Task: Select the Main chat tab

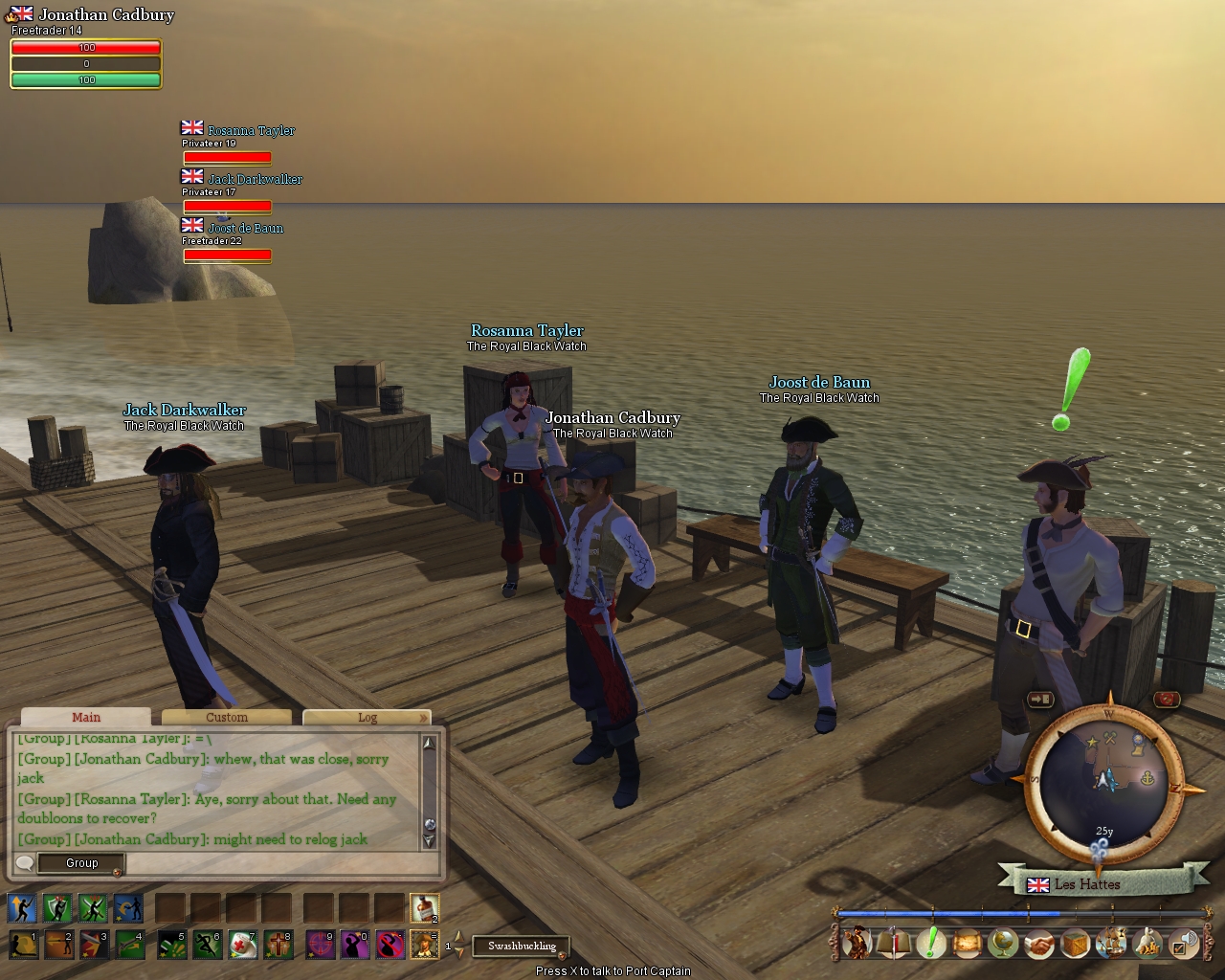Action: coord(86,717)
